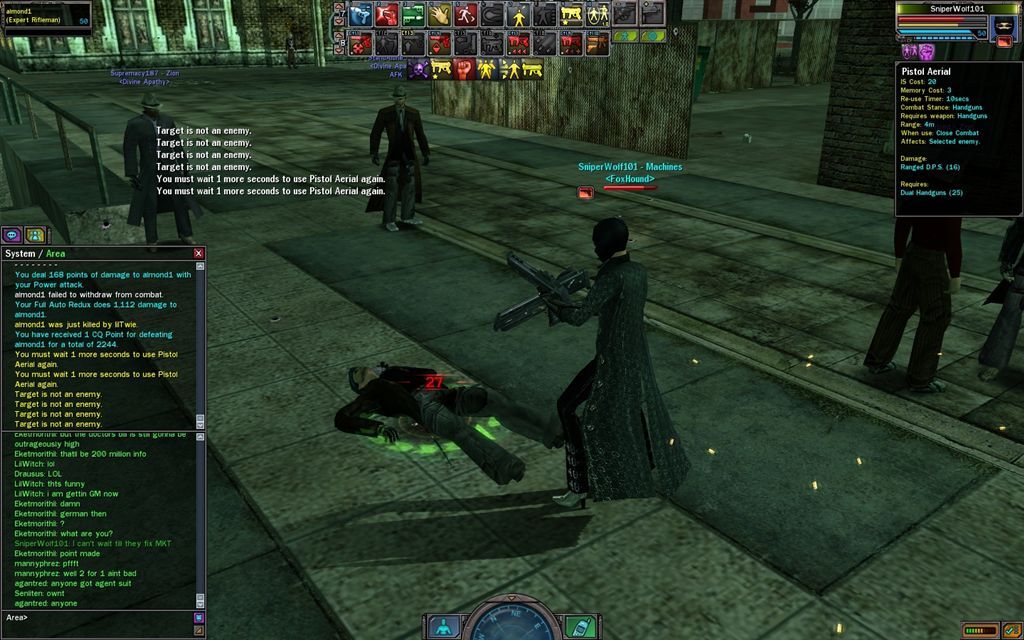This screenshot has width=1024, height=640.
Task: Activate the blue pistol ability in hotbar
Action: (361, 14)
